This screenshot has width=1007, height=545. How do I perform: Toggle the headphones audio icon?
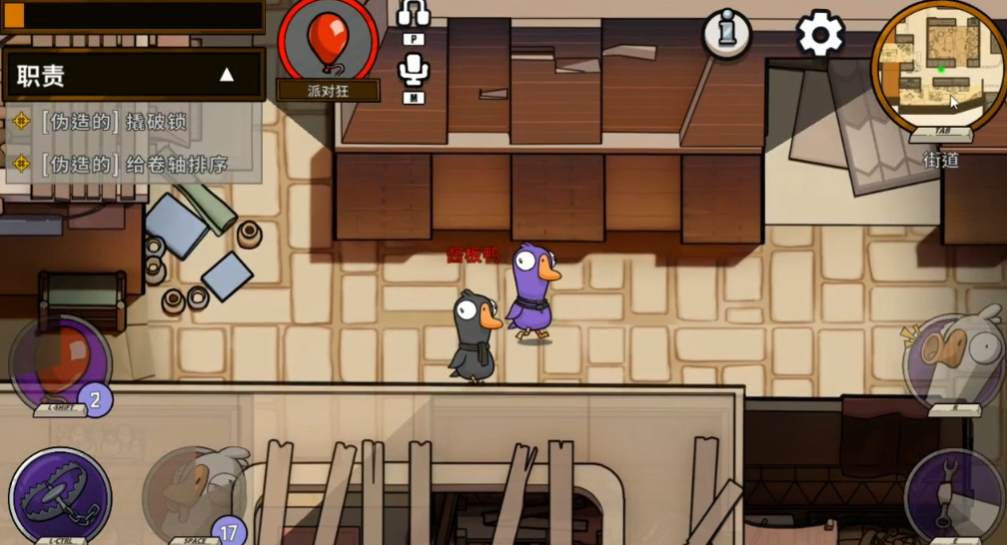[x=413, y=15]
